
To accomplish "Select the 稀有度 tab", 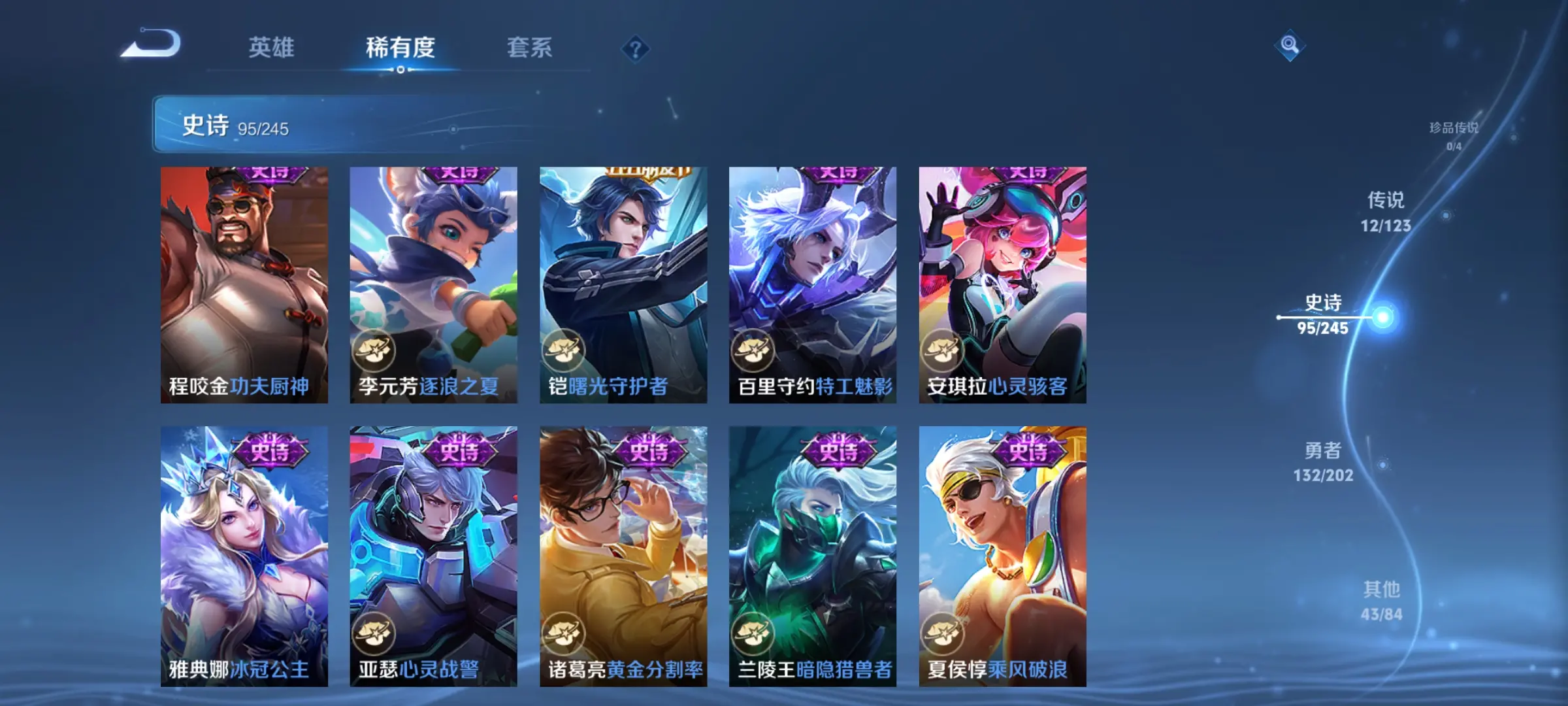I will point(400,48).
